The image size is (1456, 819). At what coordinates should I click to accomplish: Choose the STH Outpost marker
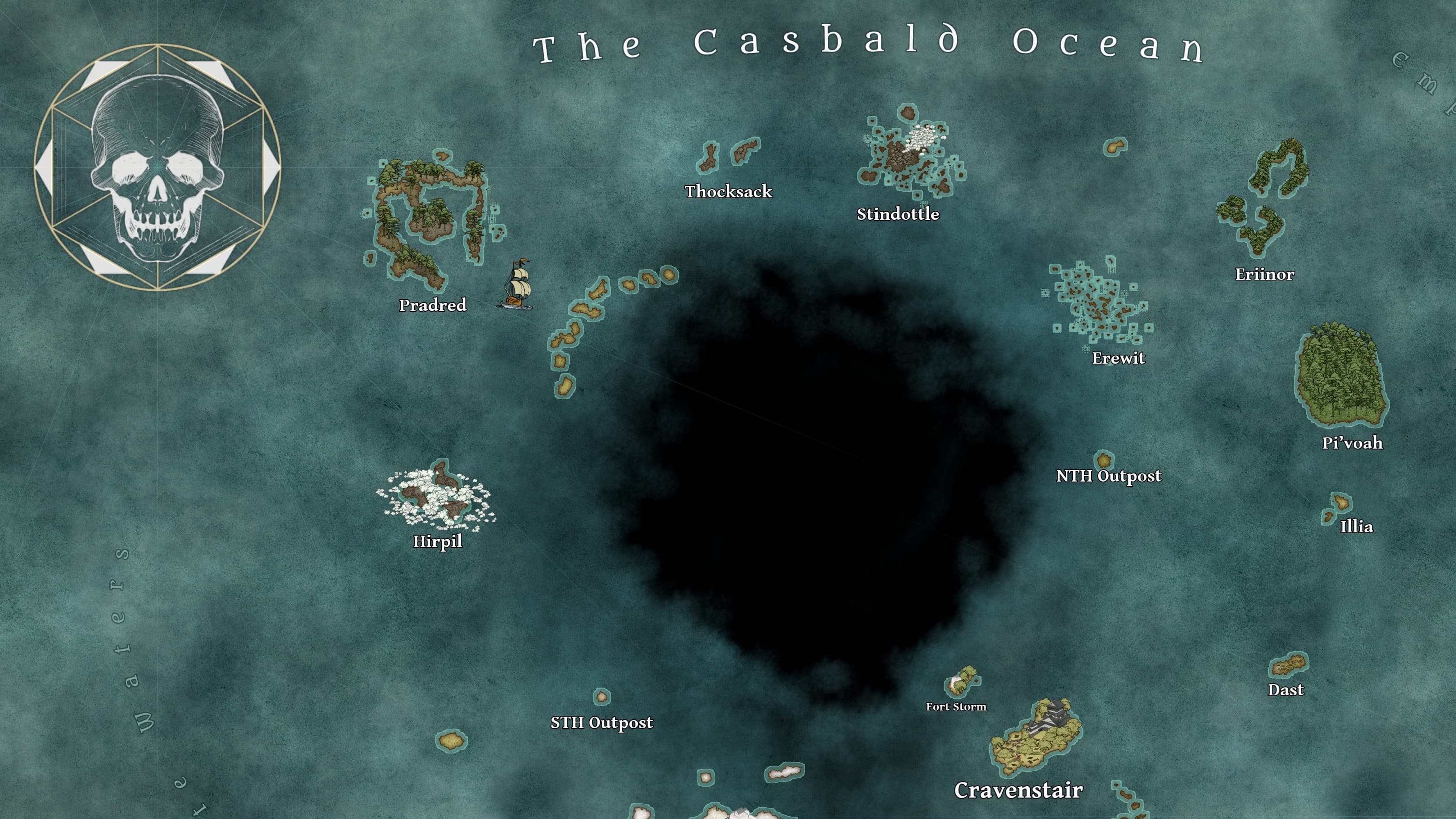(601, 722)
